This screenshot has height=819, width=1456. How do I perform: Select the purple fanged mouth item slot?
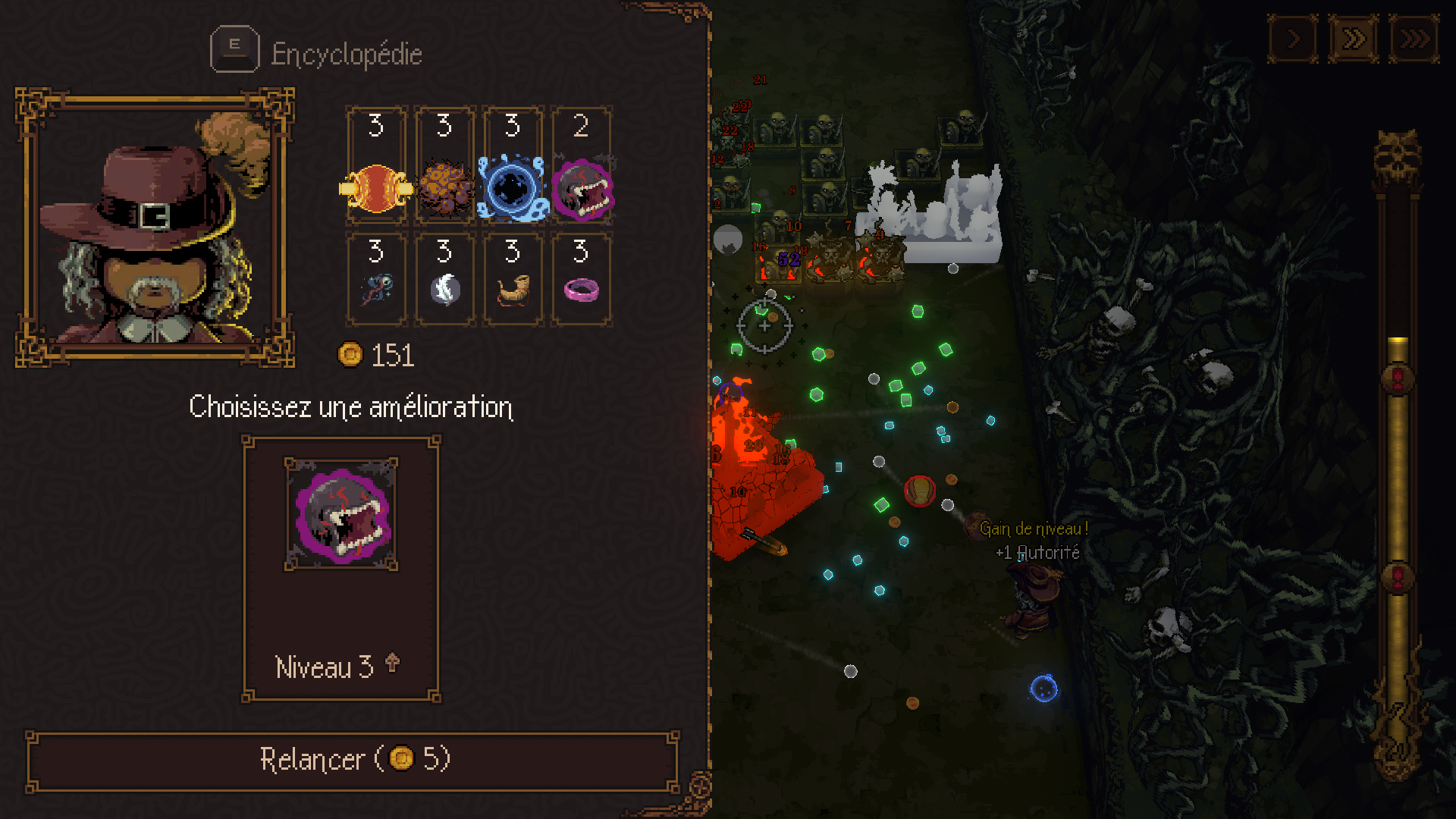[582, 167]
